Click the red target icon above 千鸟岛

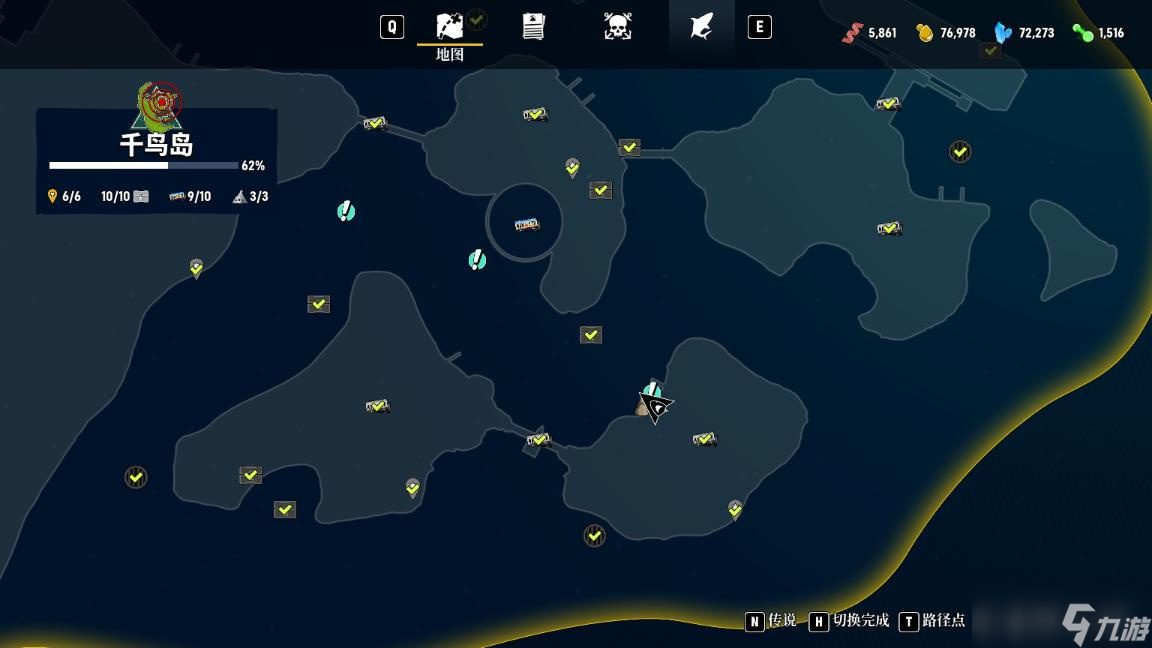click(x=160, y=101)
